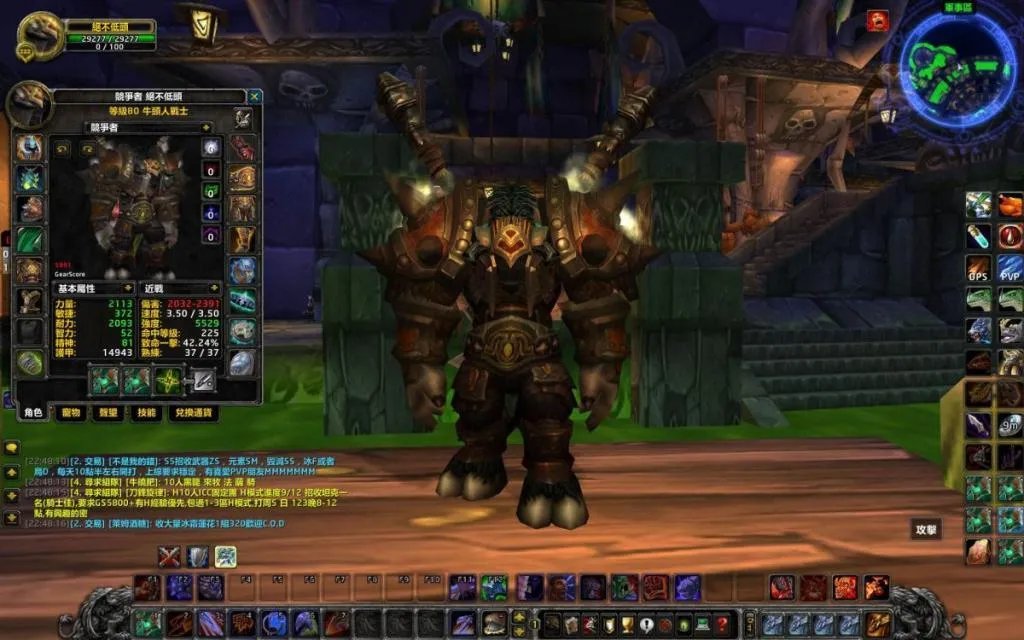
Task: Click the red face buff icon near minimap
Action: [x=876, y=21]
